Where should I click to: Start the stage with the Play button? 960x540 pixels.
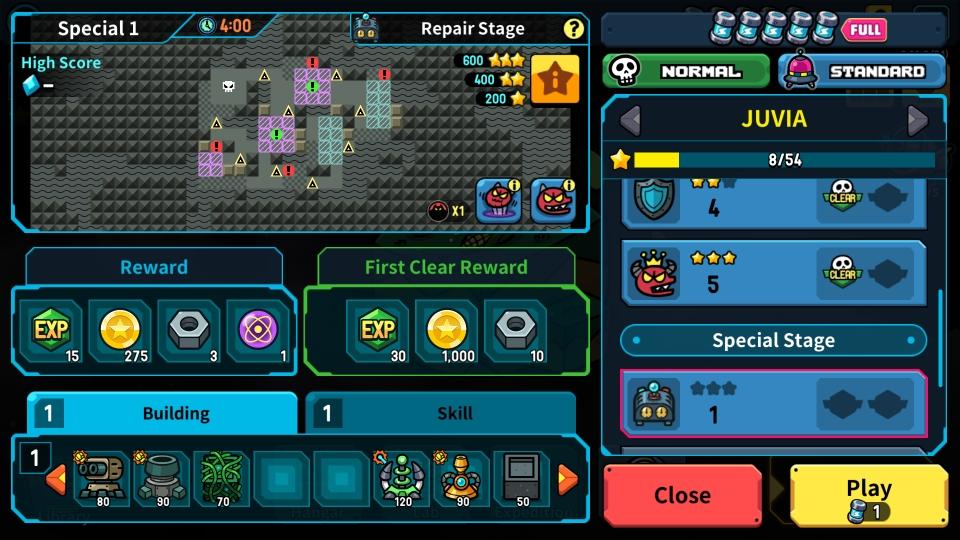point(868,495)
